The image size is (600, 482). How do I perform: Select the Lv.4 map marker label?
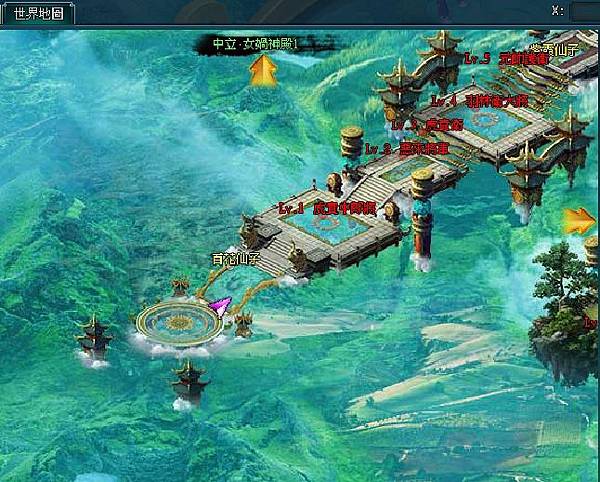pyautogui.click(x=478, y=101)
